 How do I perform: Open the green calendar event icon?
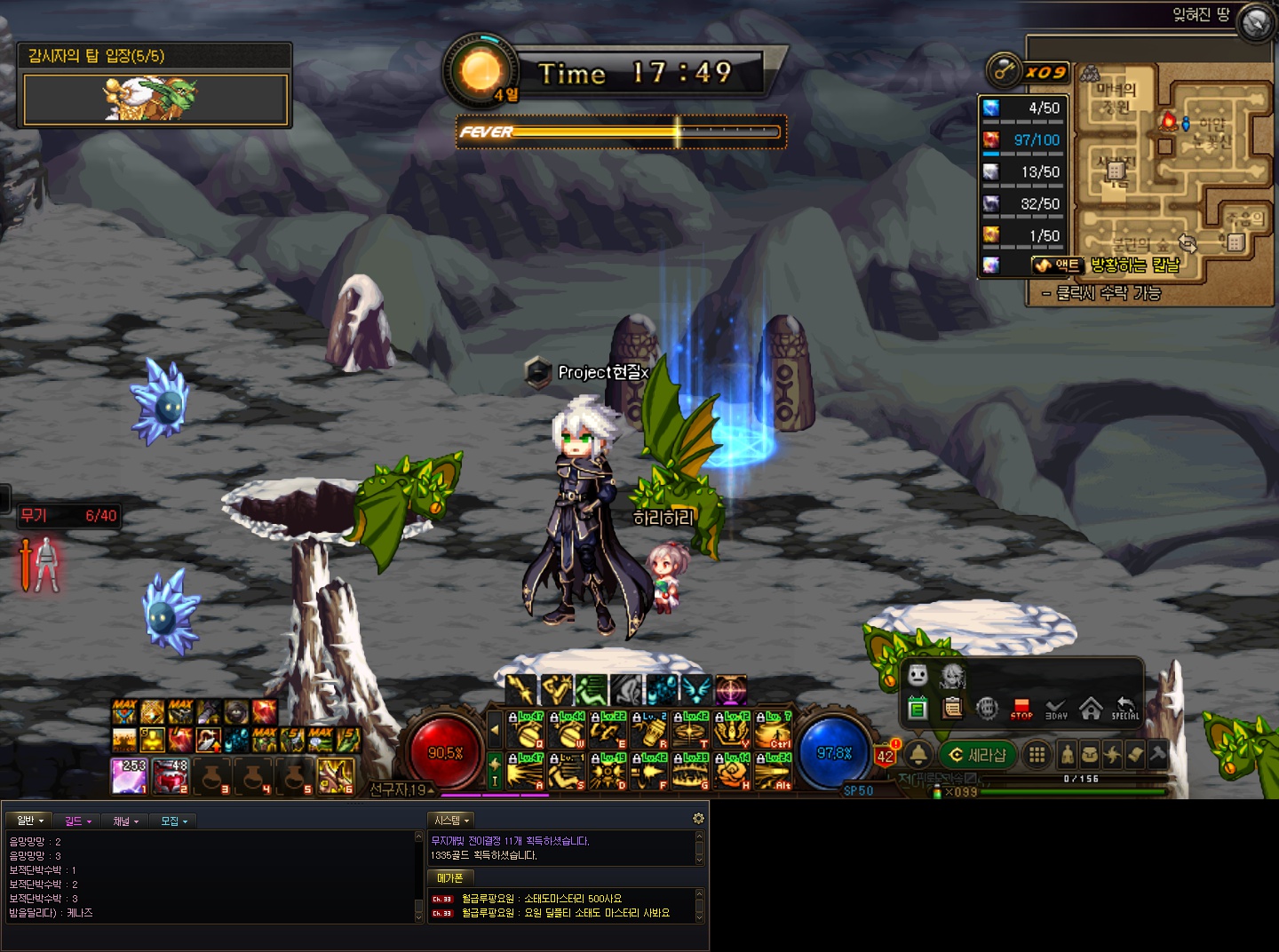click(918, 709)
